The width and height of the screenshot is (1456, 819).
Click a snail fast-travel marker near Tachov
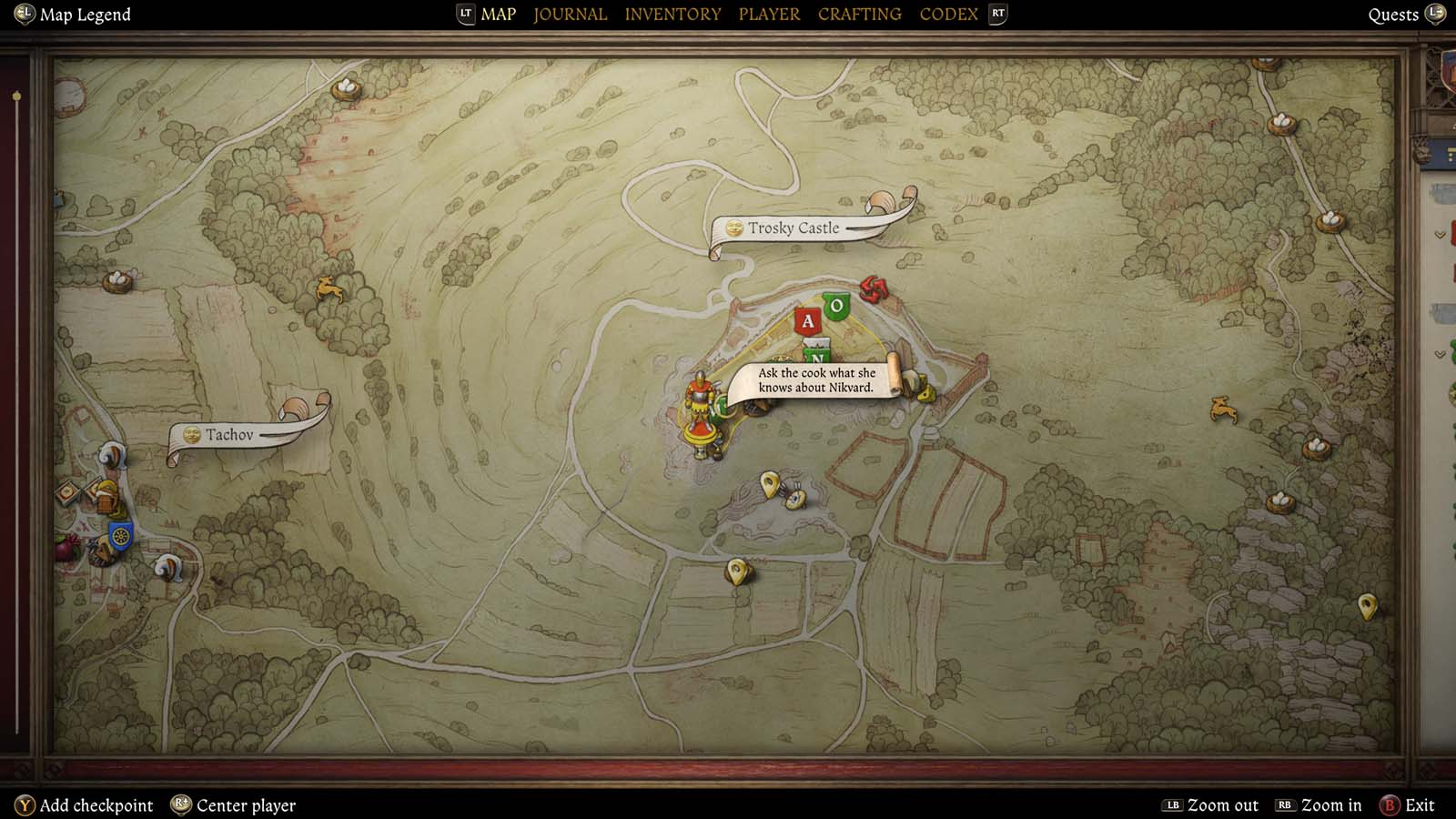click(112, 457)
